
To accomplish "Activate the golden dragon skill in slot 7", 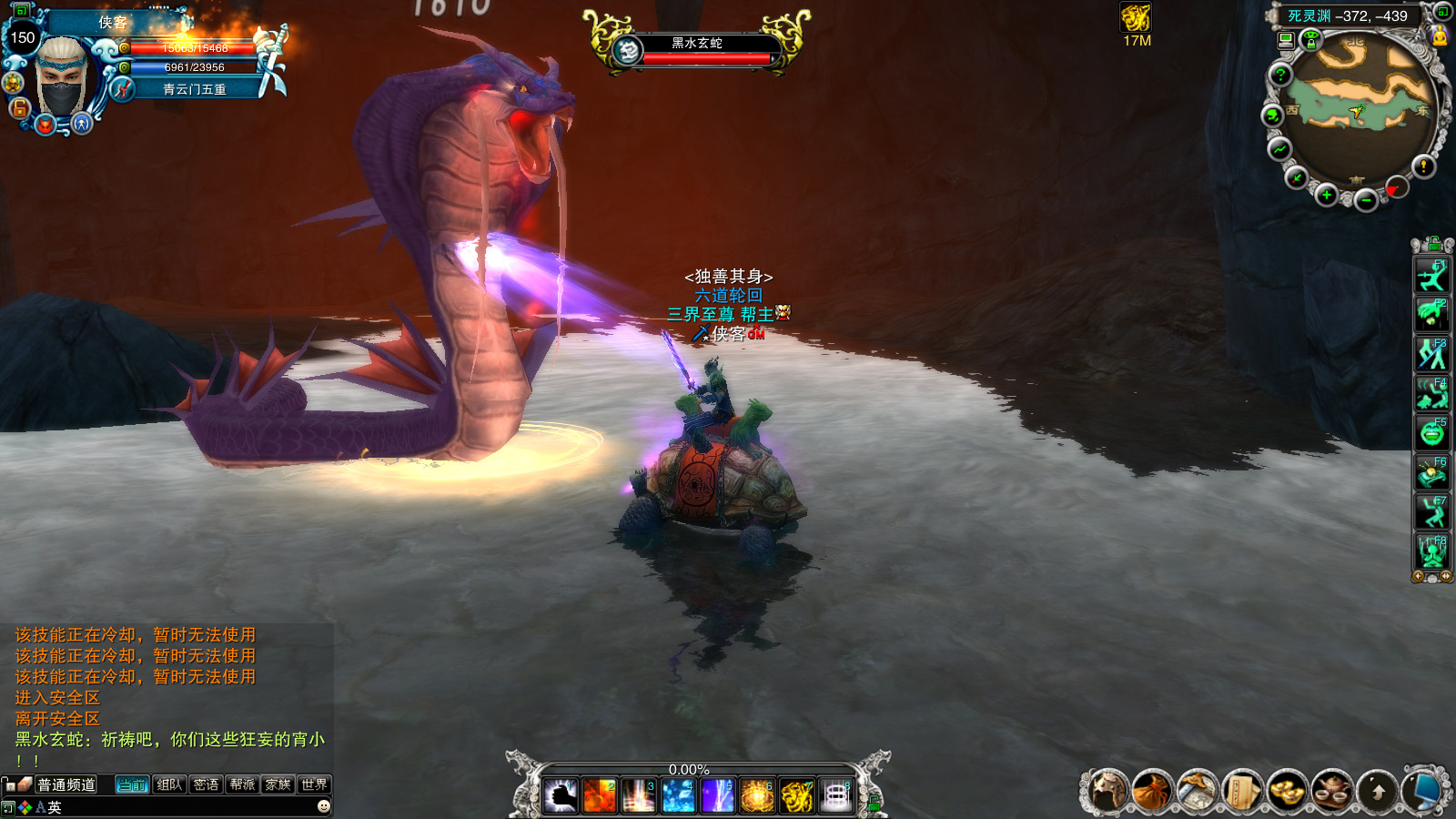I will click(796, 796).
